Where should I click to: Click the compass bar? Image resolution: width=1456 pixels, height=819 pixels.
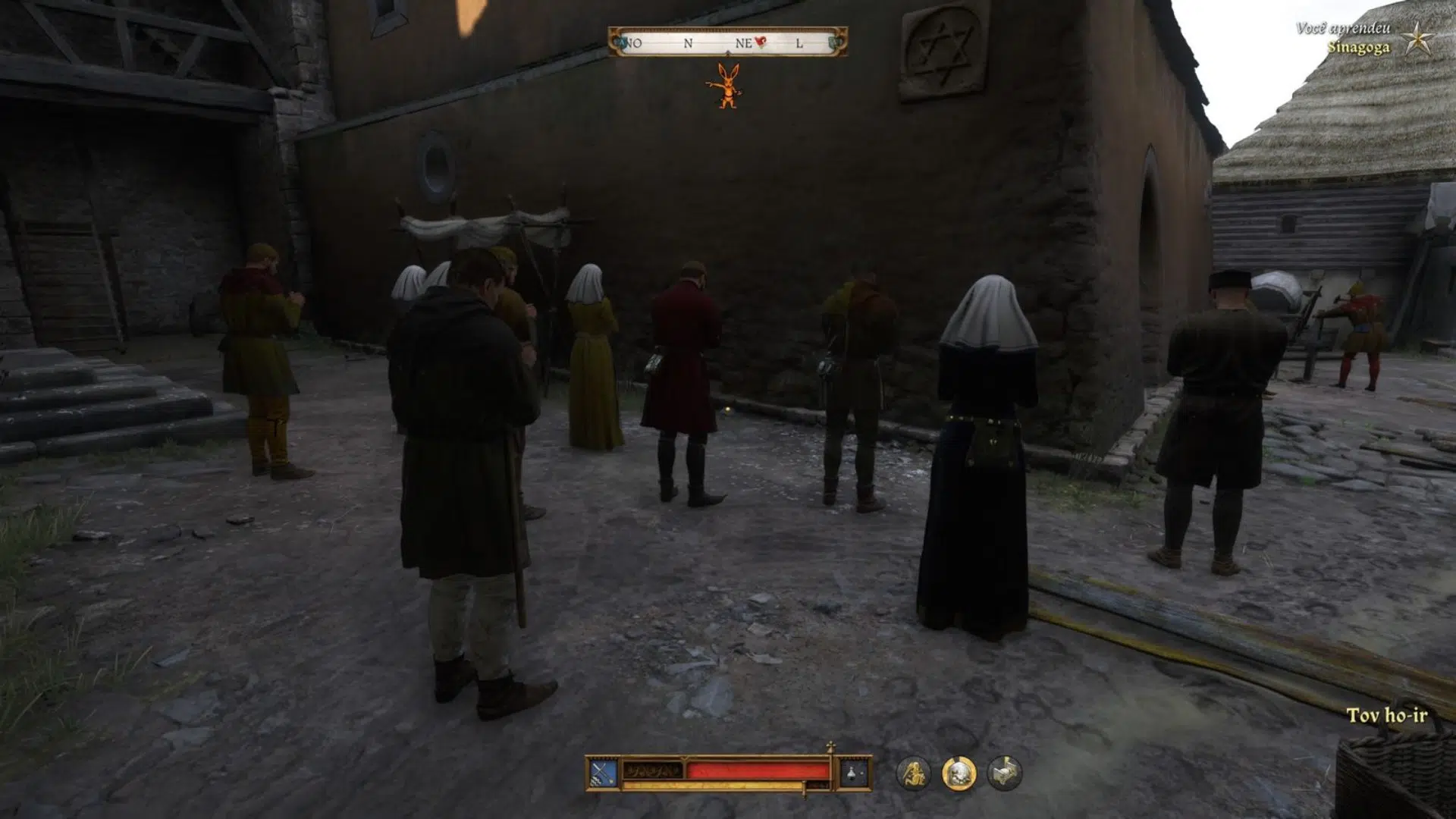pos(726,43)
